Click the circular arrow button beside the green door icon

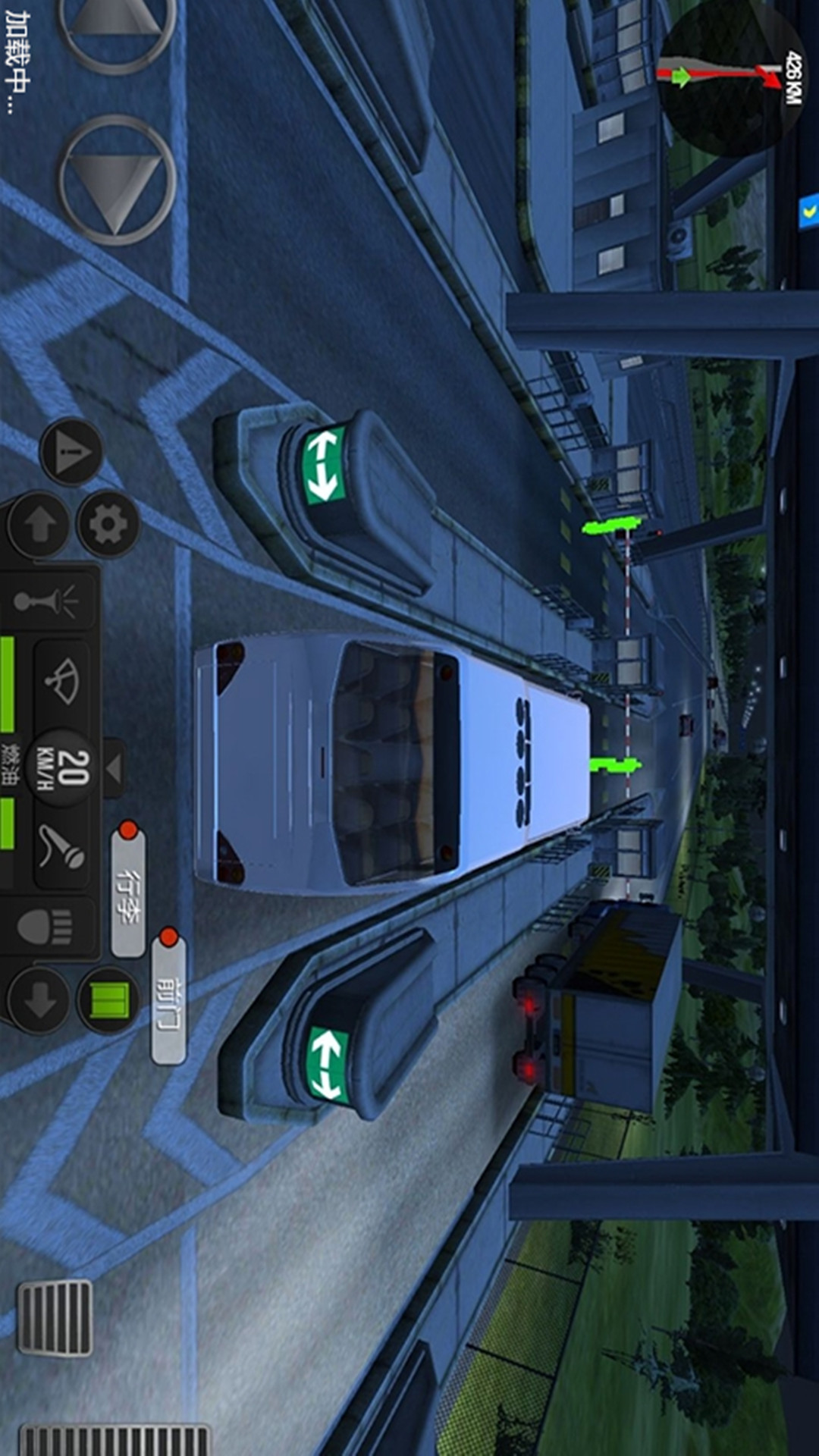click(x=39, y=1001)
